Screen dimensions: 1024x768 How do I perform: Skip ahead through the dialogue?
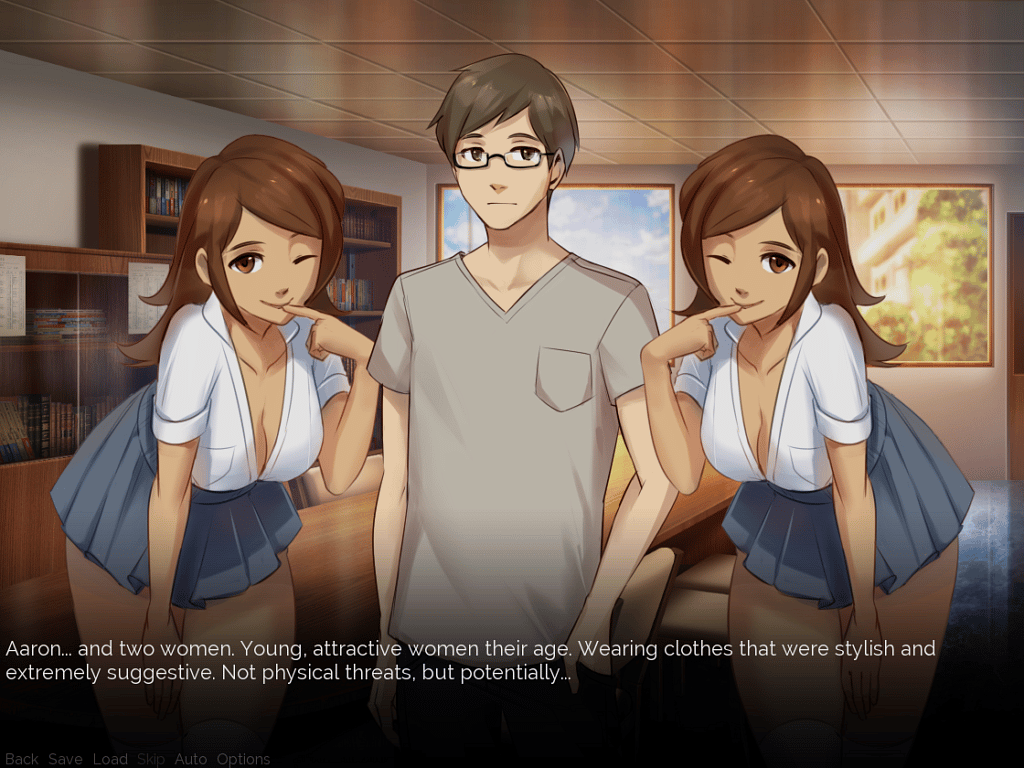point(151,759)
